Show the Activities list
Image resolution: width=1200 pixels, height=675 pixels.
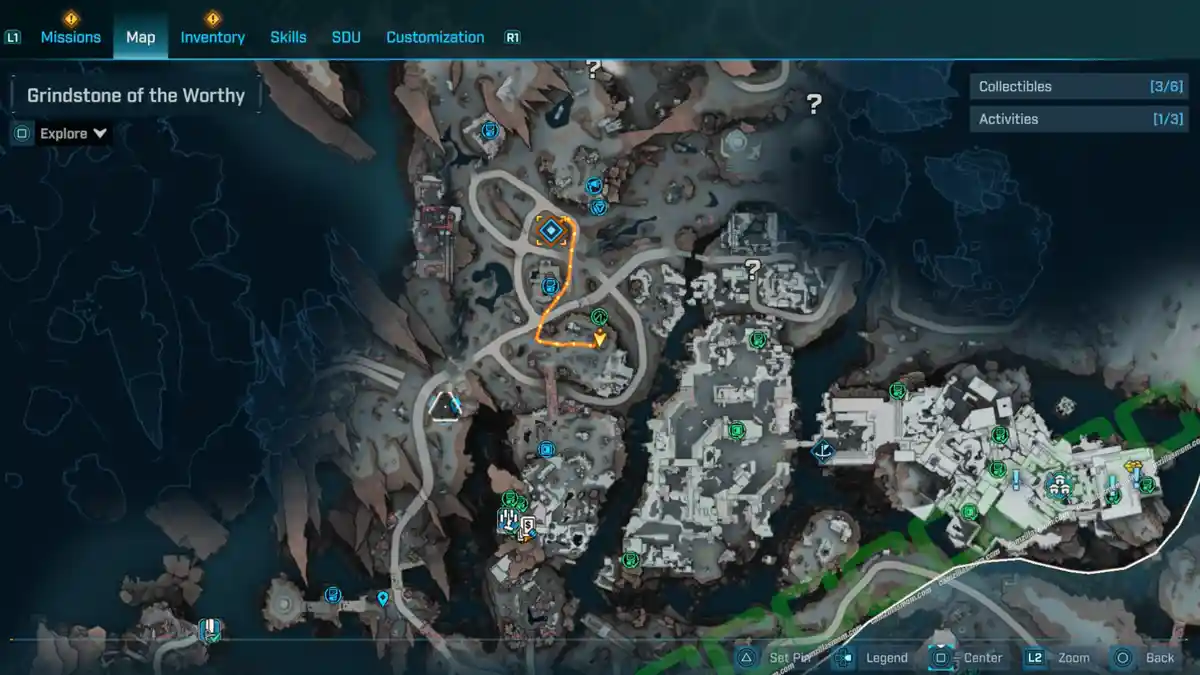tap(1080, 119)
